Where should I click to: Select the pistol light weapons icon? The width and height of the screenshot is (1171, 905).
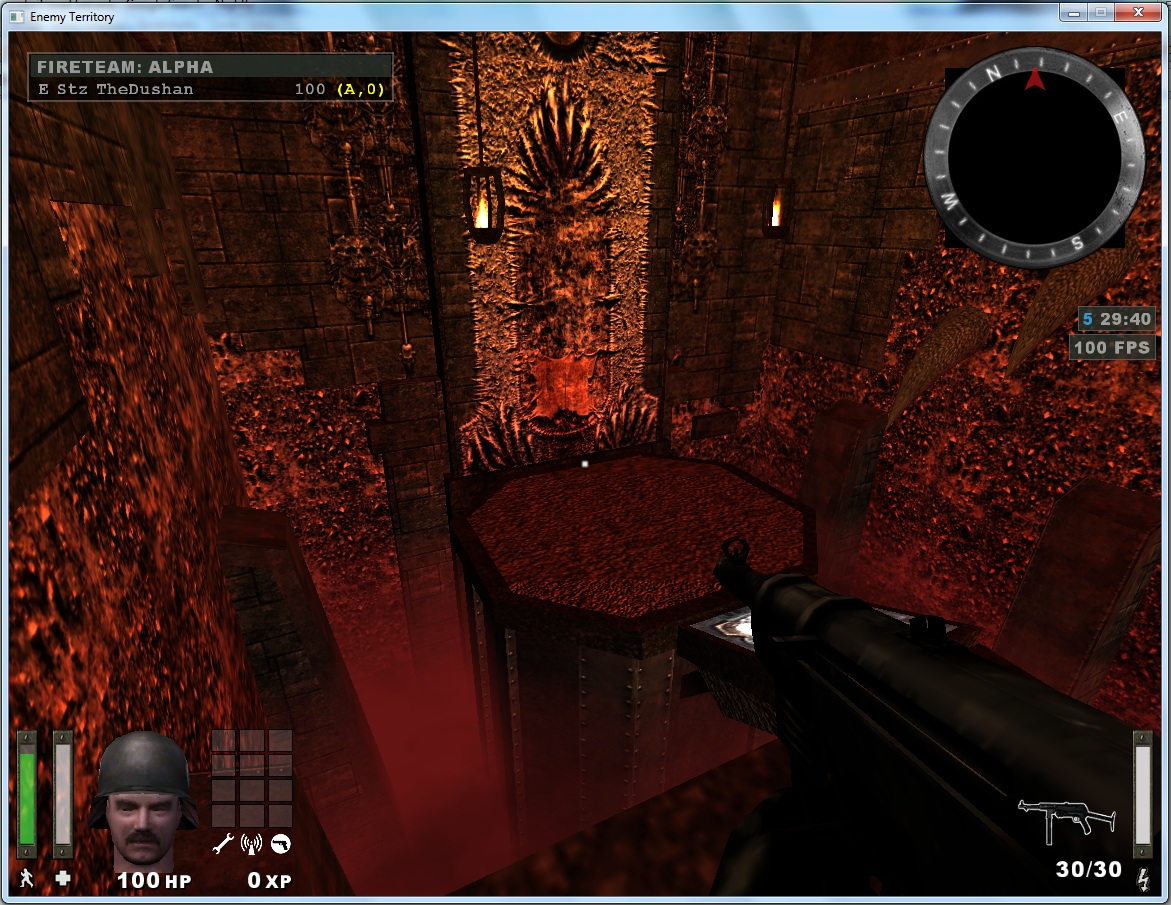(x=281, y=844)
